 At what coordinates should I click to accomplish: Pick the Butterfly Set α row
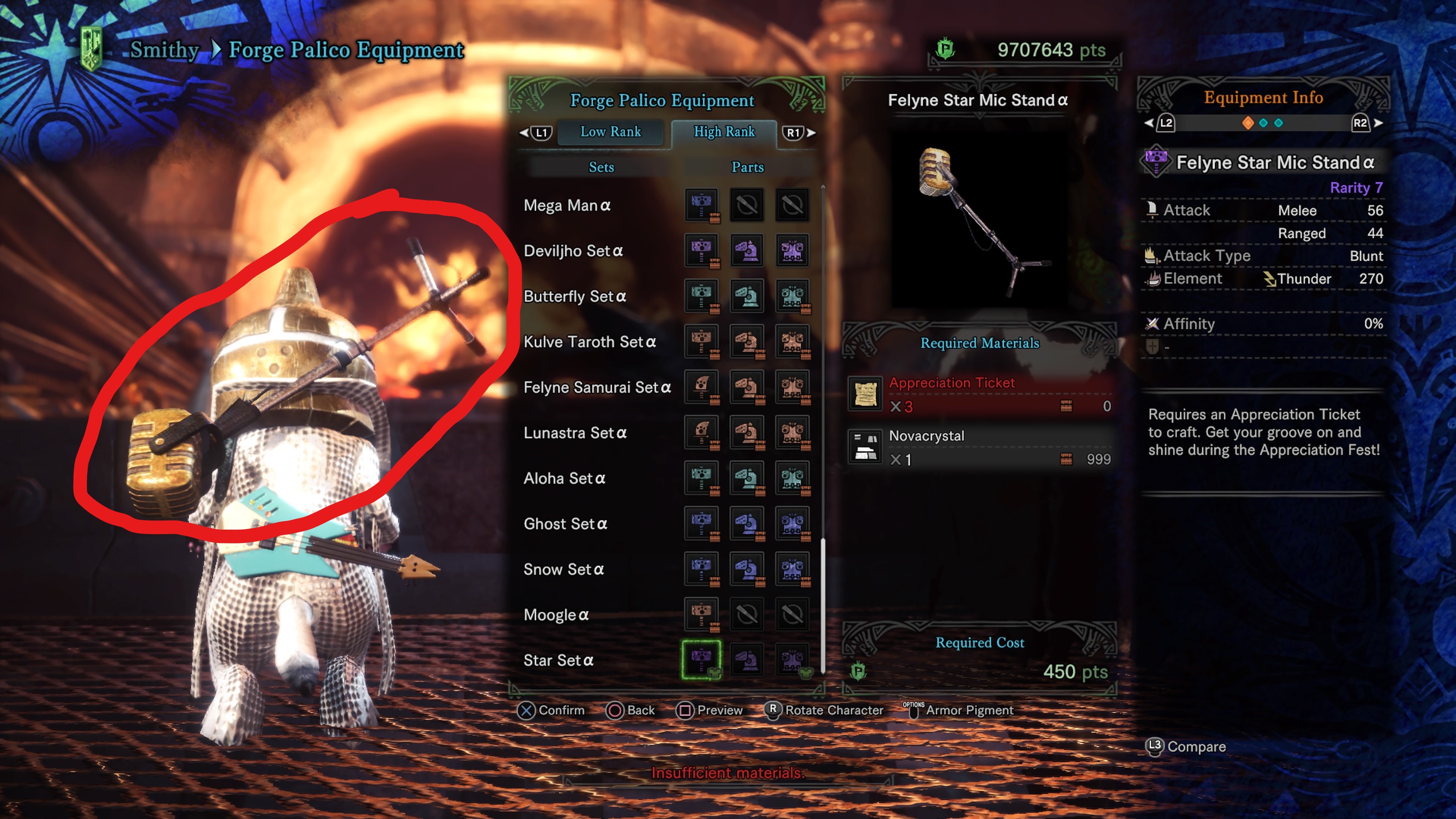coord(575,296)
